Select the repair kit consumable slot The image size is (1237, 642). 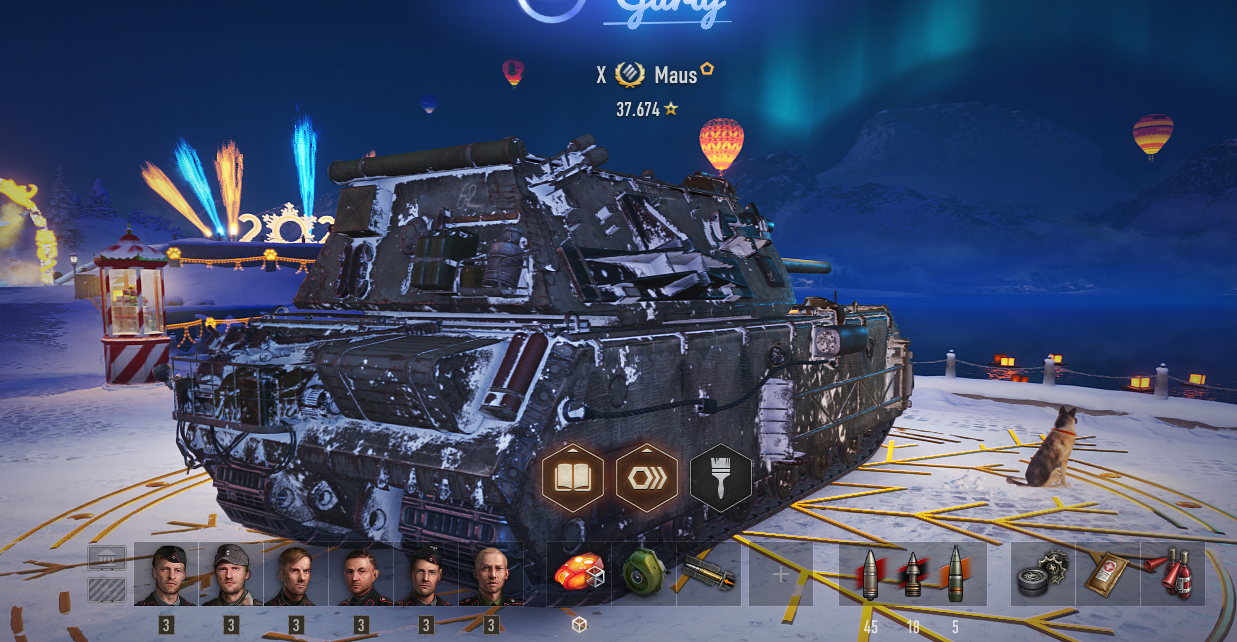pyautogui.click(x=1042, y=575)
